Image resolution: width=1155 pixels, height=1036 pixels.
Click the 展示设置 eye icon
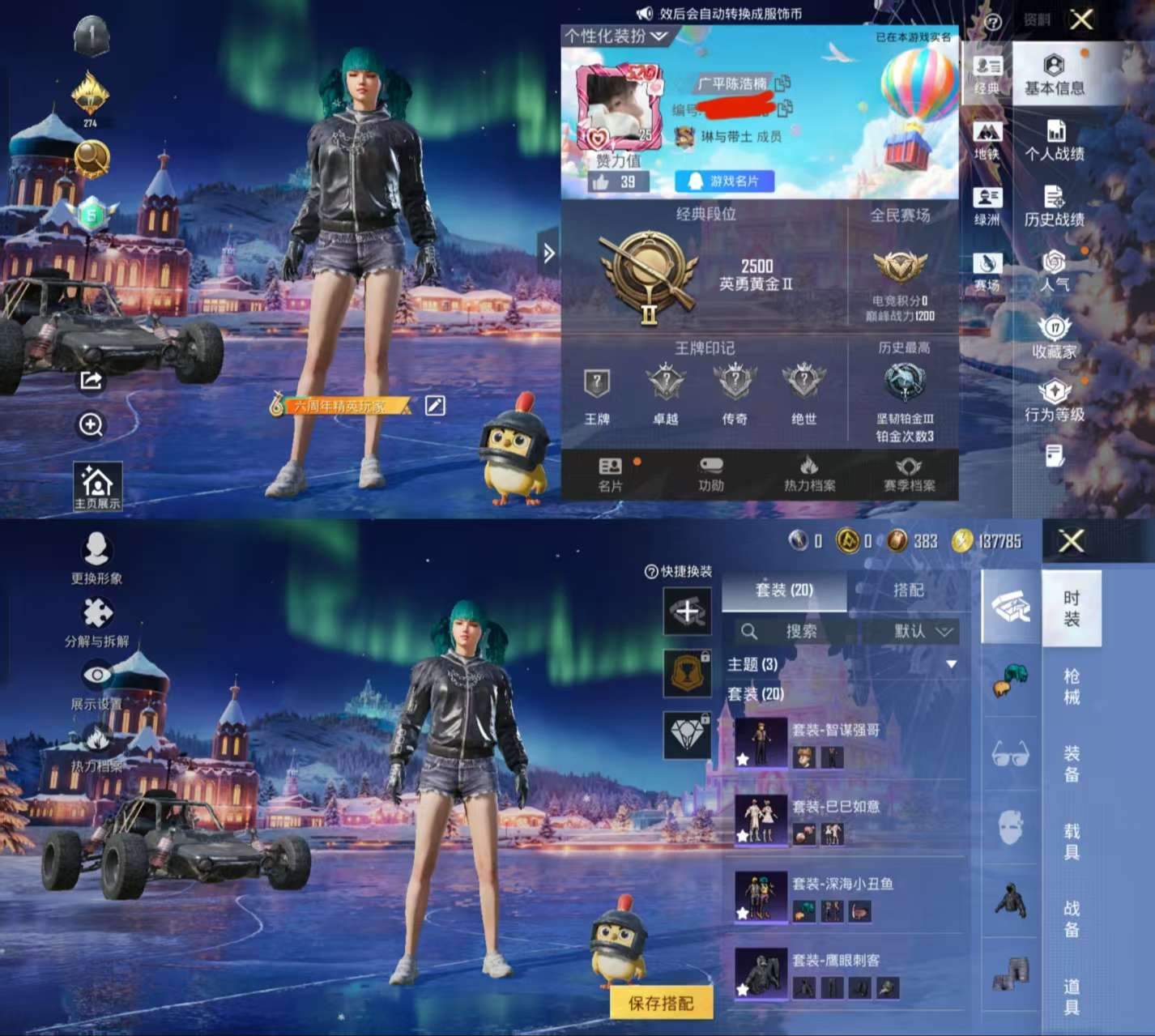[x=97, y=674]
